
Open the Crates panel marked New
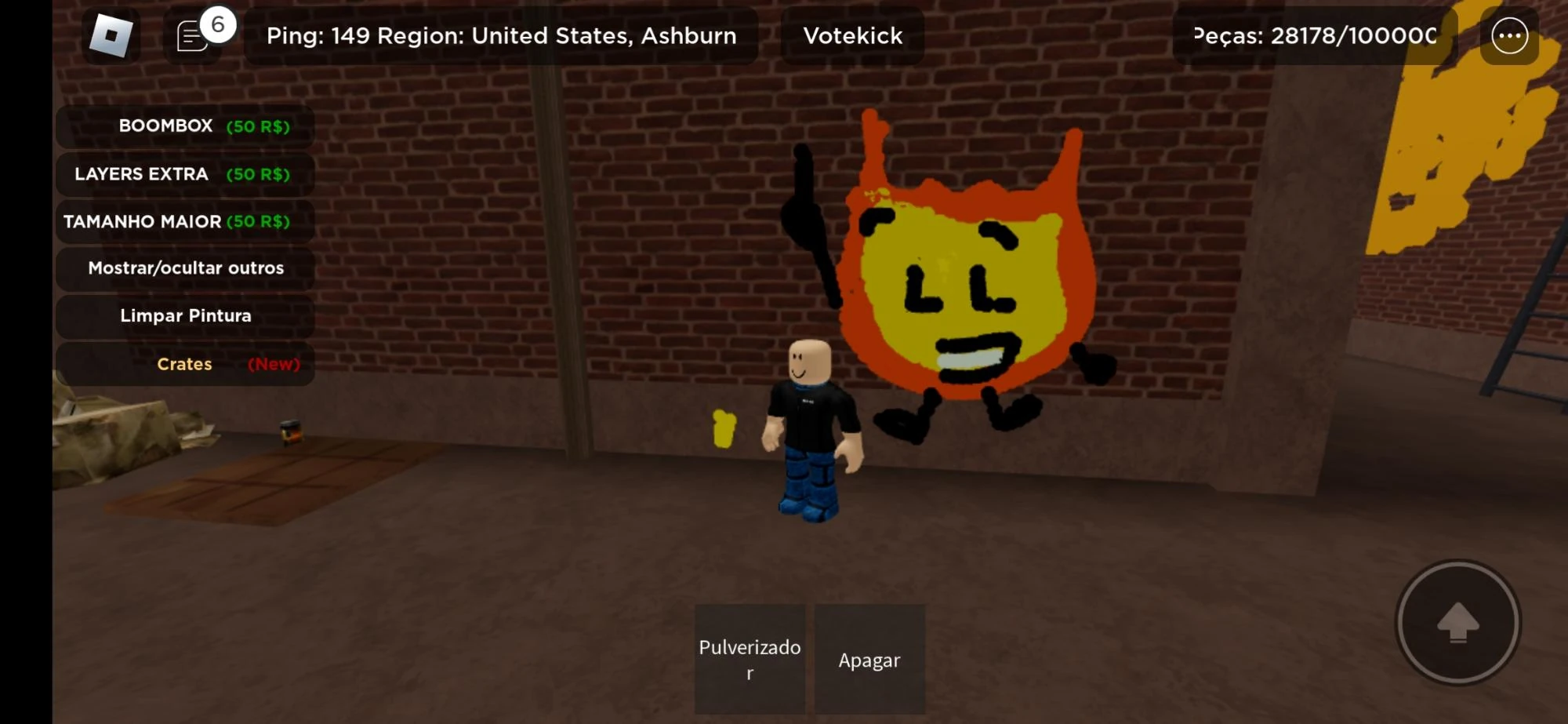pos(185,363)
